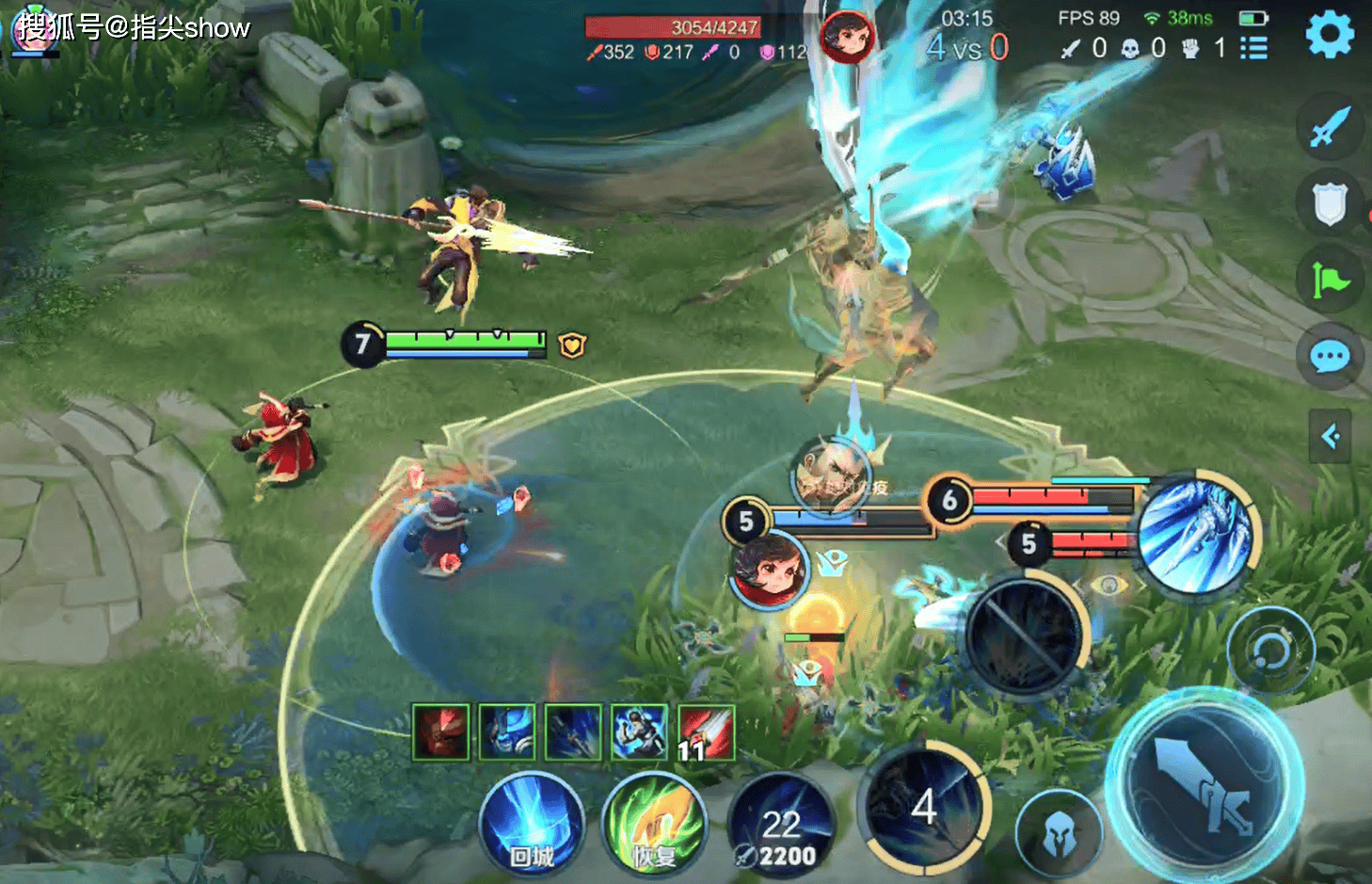Tap the red-haired hero portrait at top
This screenshot has height=884, width=1372.
847,37
